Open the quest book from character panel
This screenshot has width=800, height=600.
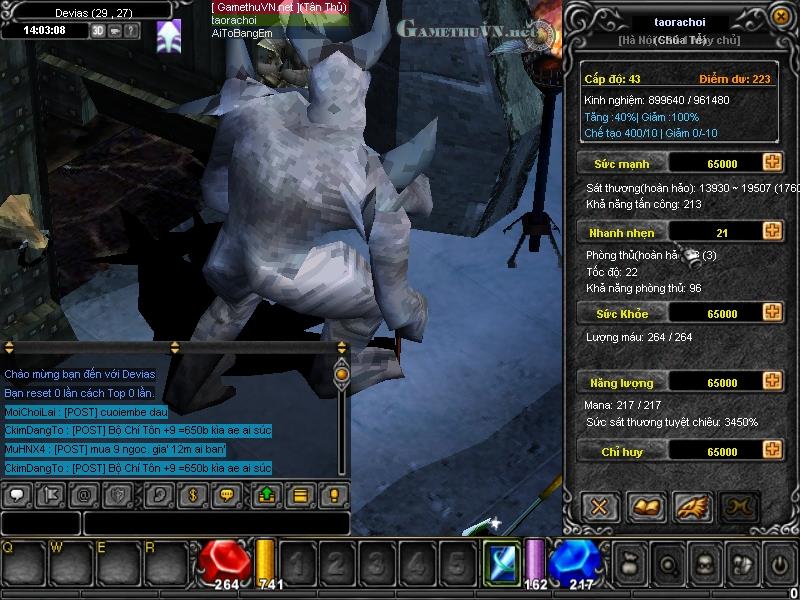646,506
